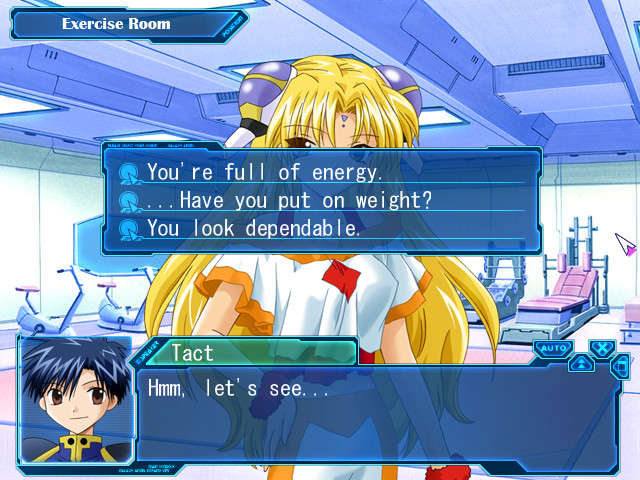Choose "You're full of energy." reply
Screen dimensions: 640x480
265,172
